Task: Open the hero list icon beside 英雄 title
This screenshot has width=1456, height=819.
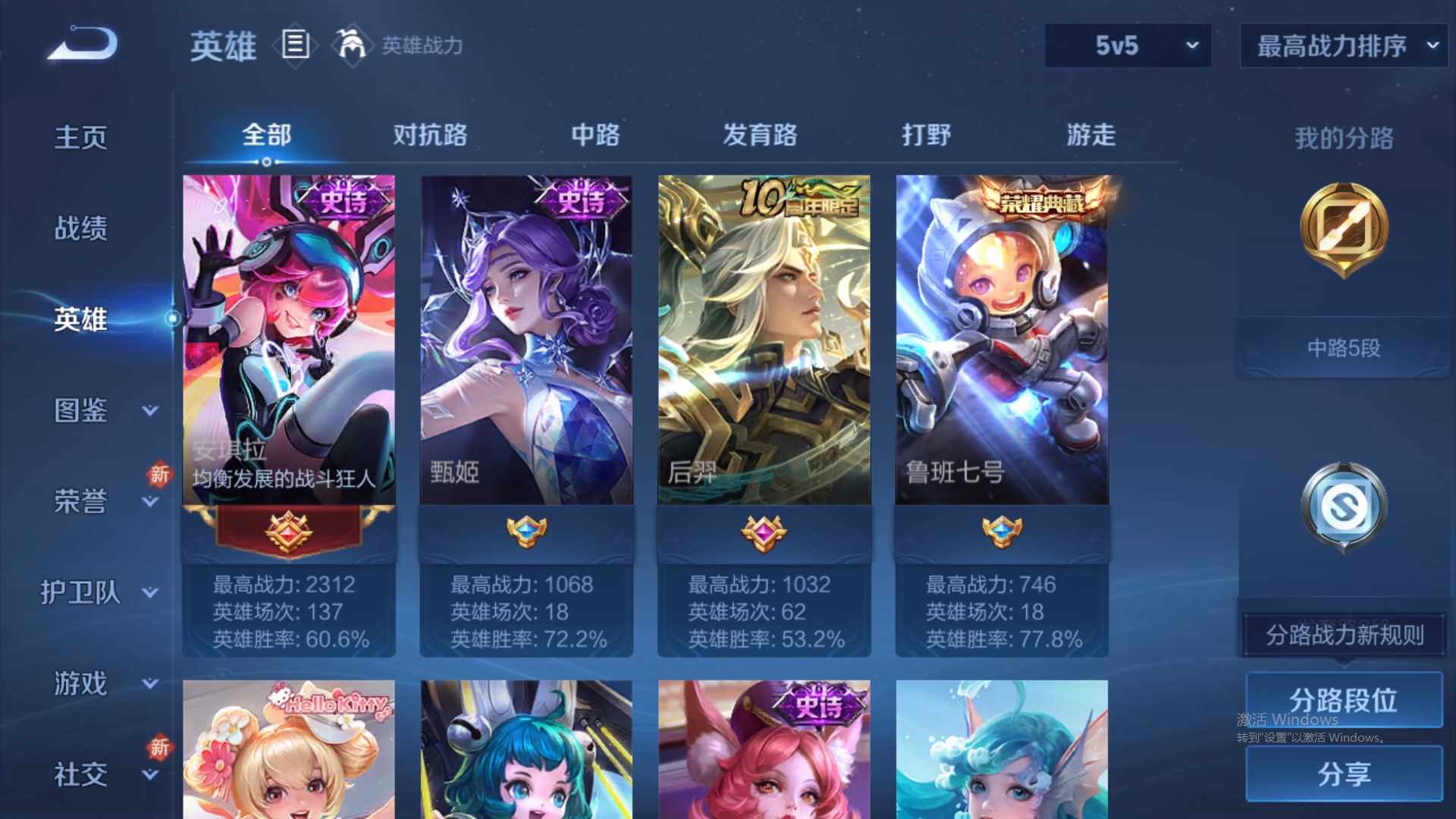Action: coord(296,47)
